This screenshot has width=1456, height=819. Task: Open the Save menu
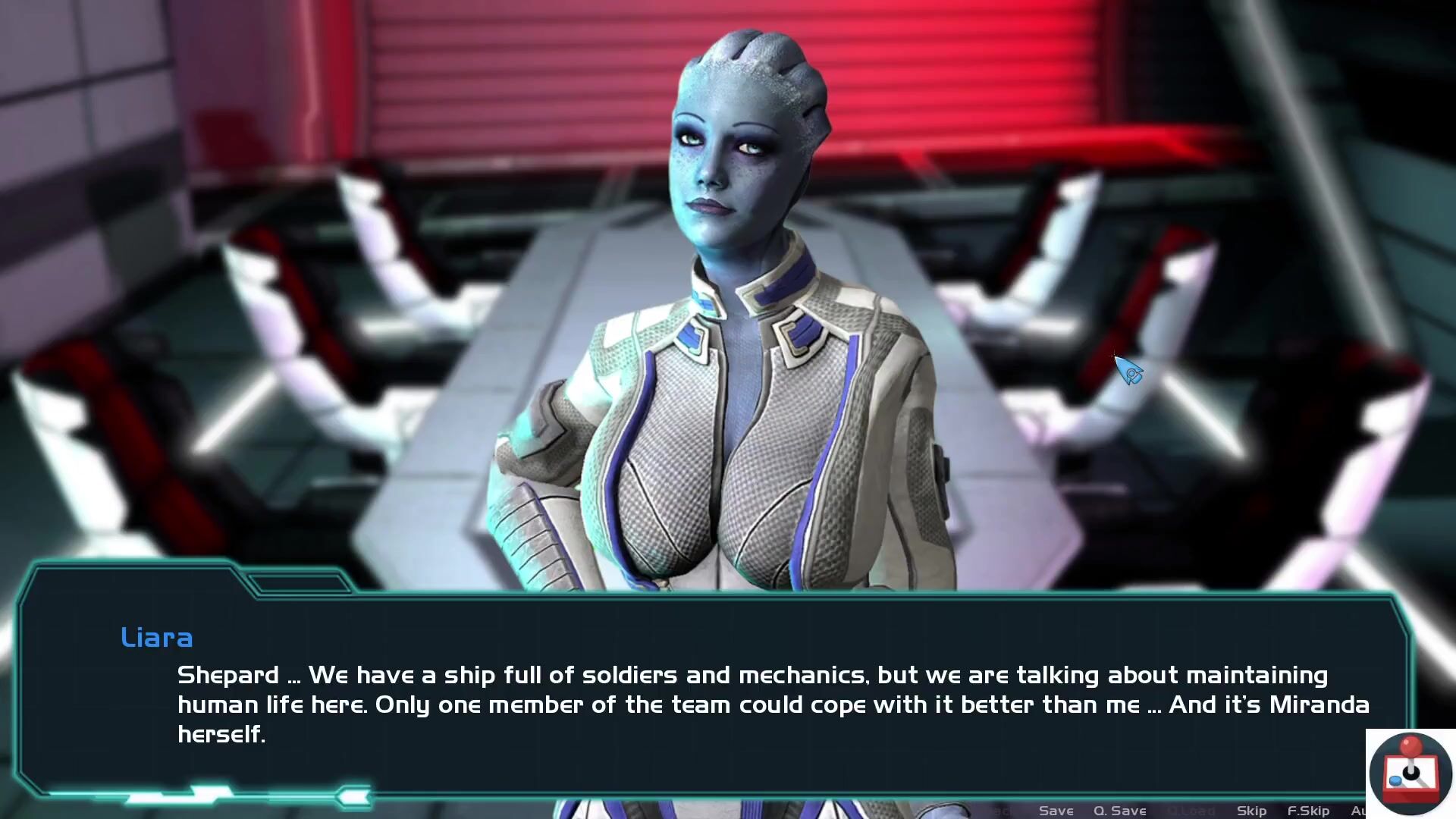click(1056, 811)
